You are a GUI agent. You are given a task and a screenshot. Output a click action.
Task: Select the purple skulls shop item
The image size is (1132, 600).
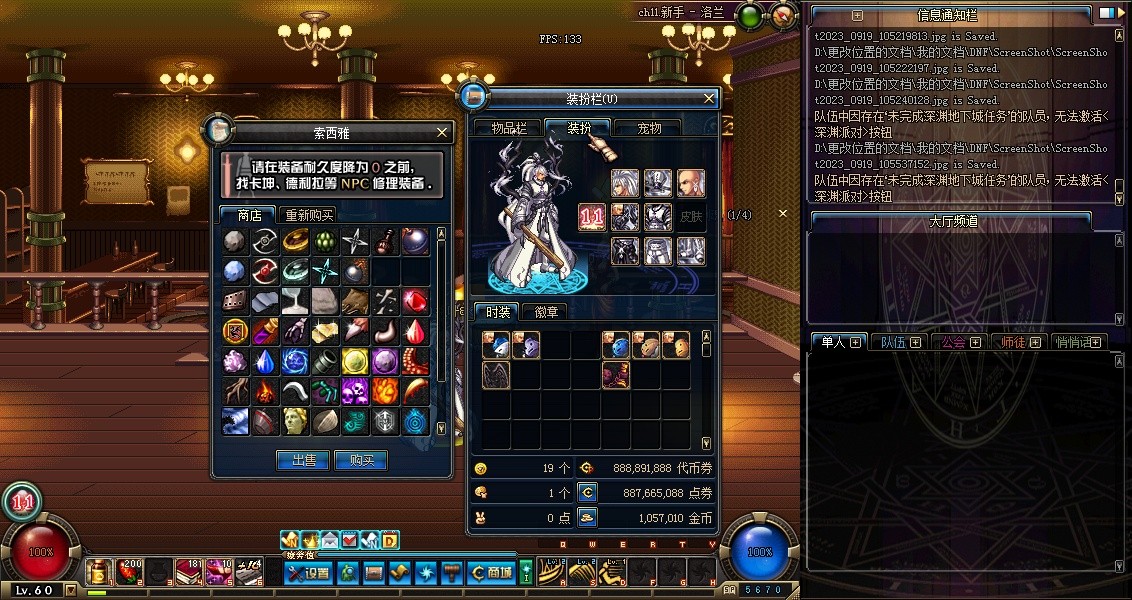(x=355, y=391)
